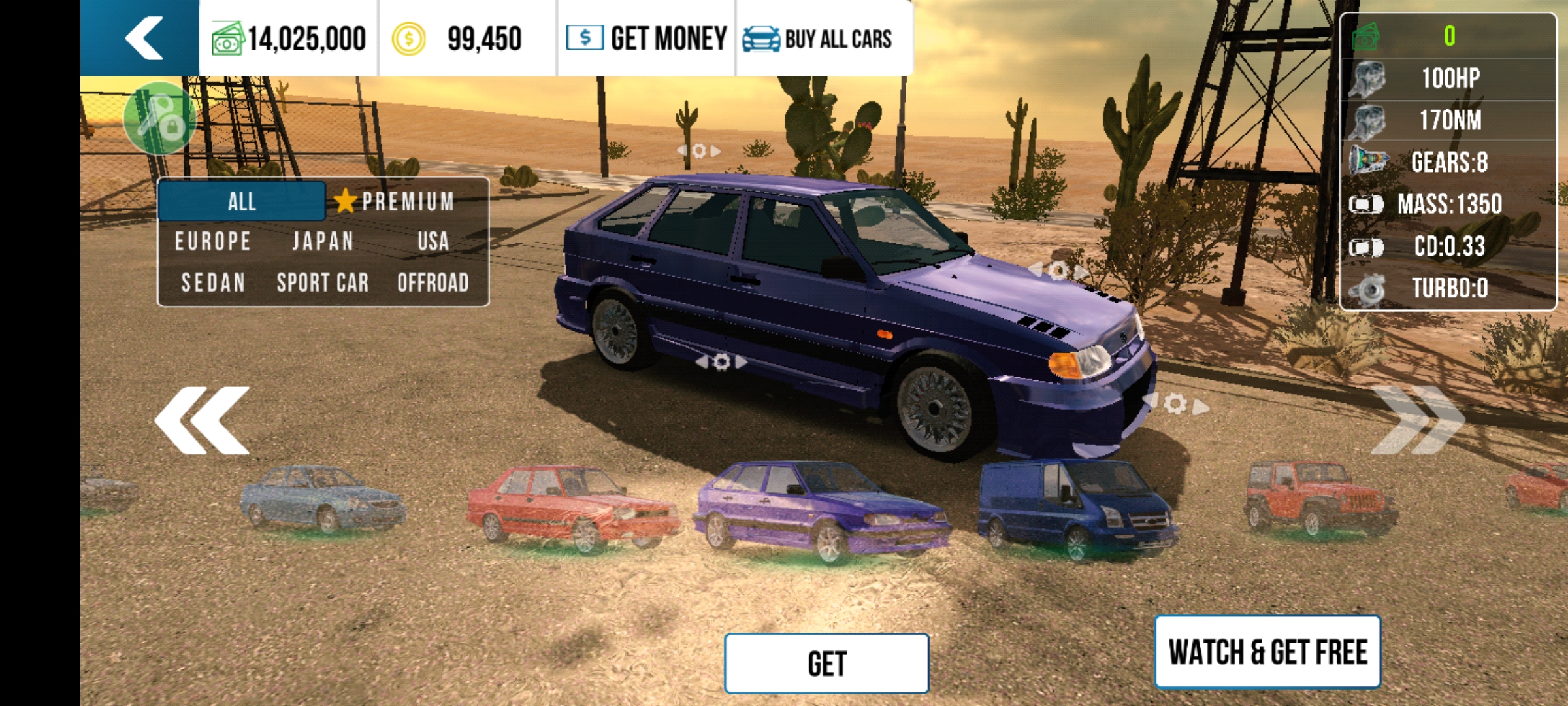1568x706 pixels.
Task: Switch to the Premium car category
Action: [x=396, y=201]
